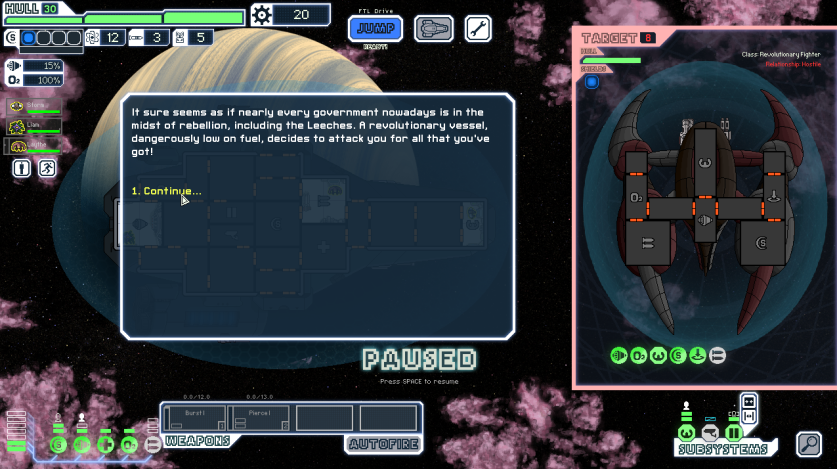Save crew positions with standing figure button
This screenshot has height=469, width=837.
[22, 169]
